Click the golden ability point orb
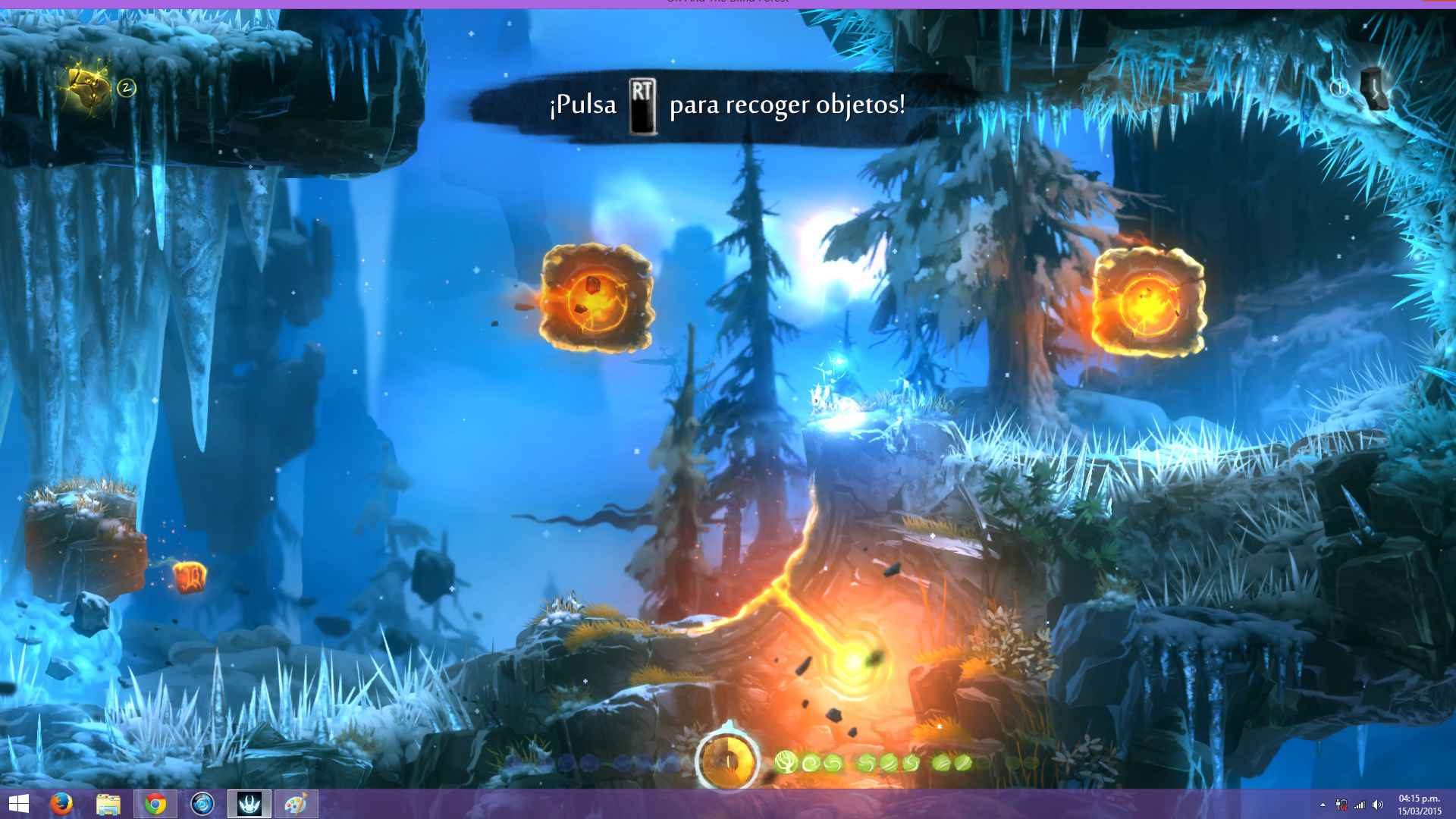 click(x=728, y=758)
